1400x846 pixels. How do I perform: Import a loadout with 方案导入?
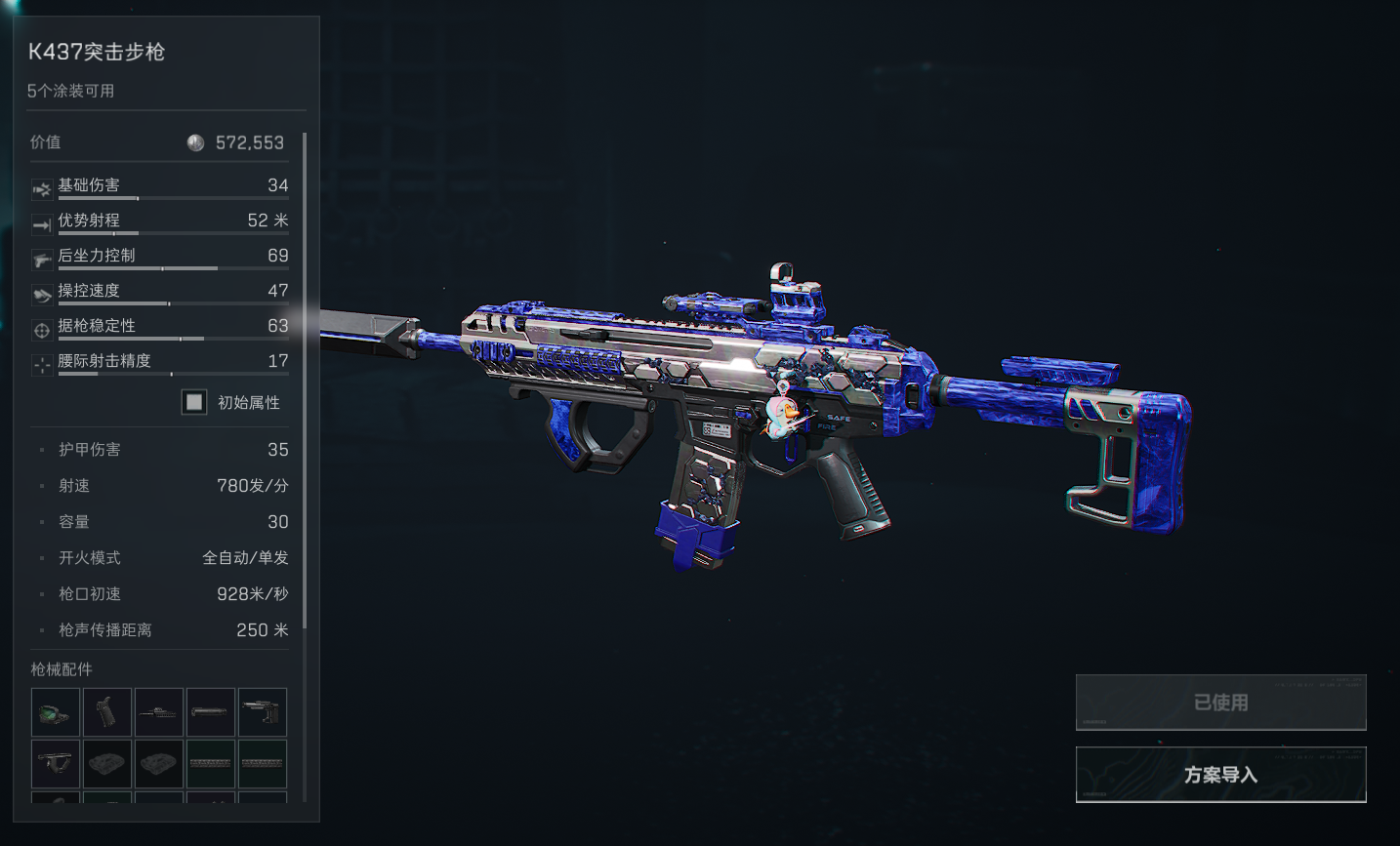coord(1220,775)
